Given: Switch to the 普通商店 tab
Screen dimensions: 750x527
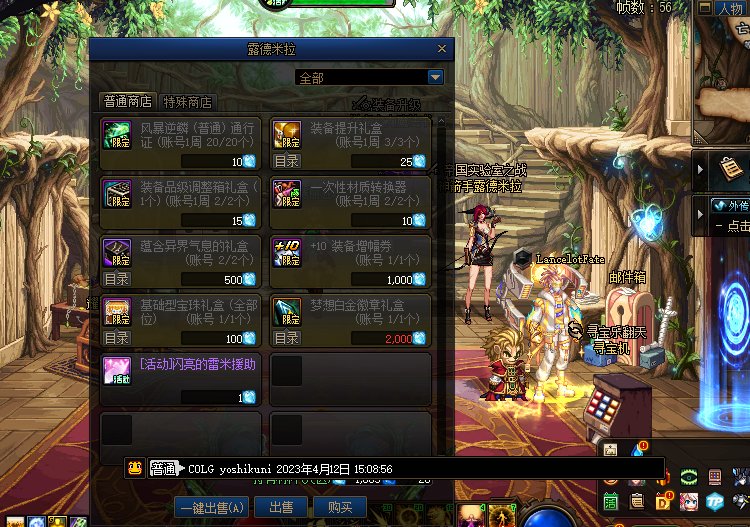Looking at the screenshot, I should [x=128, y=102].
